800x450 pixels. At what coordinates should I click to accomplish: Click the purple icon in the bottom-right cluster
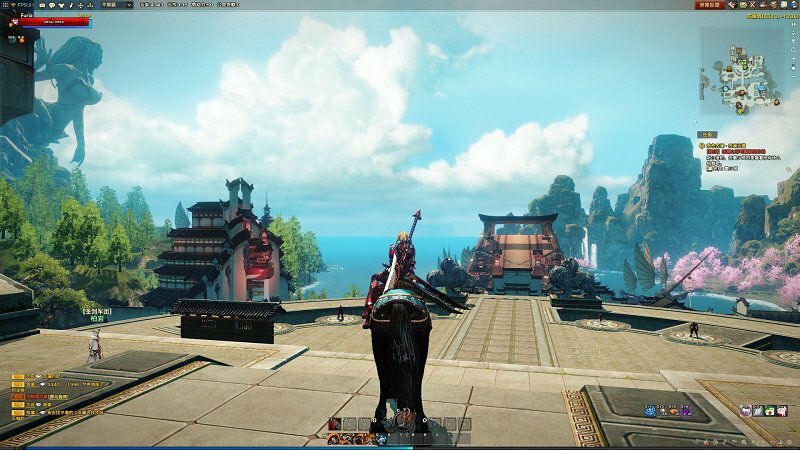click(685, 410)
